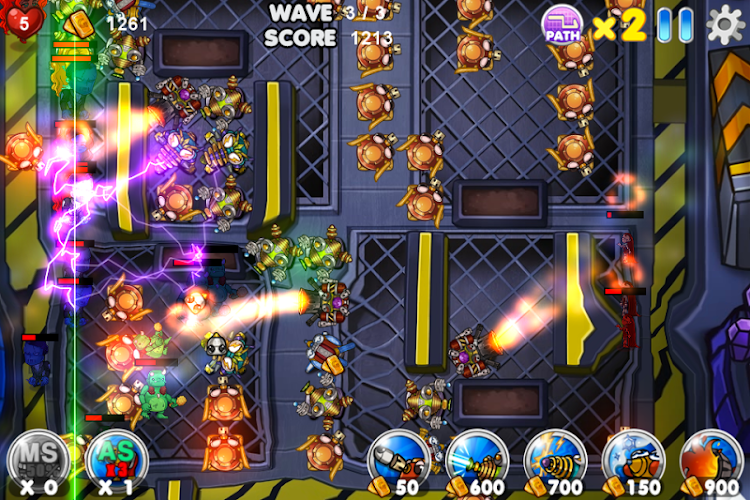This screenshot has height=500, width=750.
Task: Open settings with the gear icon
Action: click(x=726, y=24)
